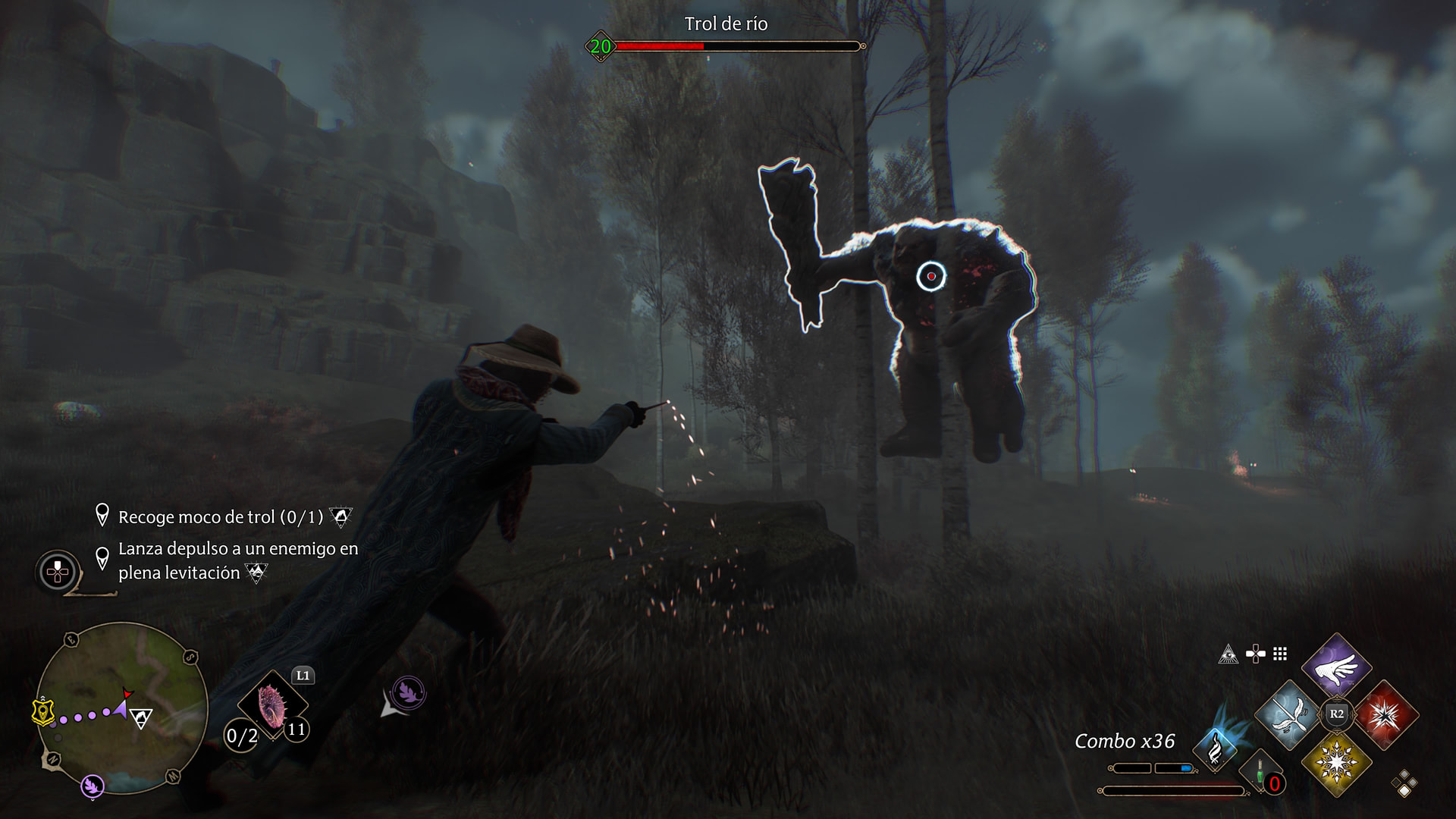Select the 'Lanza depulso' duelling objective
Image resolution: width=1456 pixels, height=819 pixels.
pyautogui.click(x=237, y=560)
